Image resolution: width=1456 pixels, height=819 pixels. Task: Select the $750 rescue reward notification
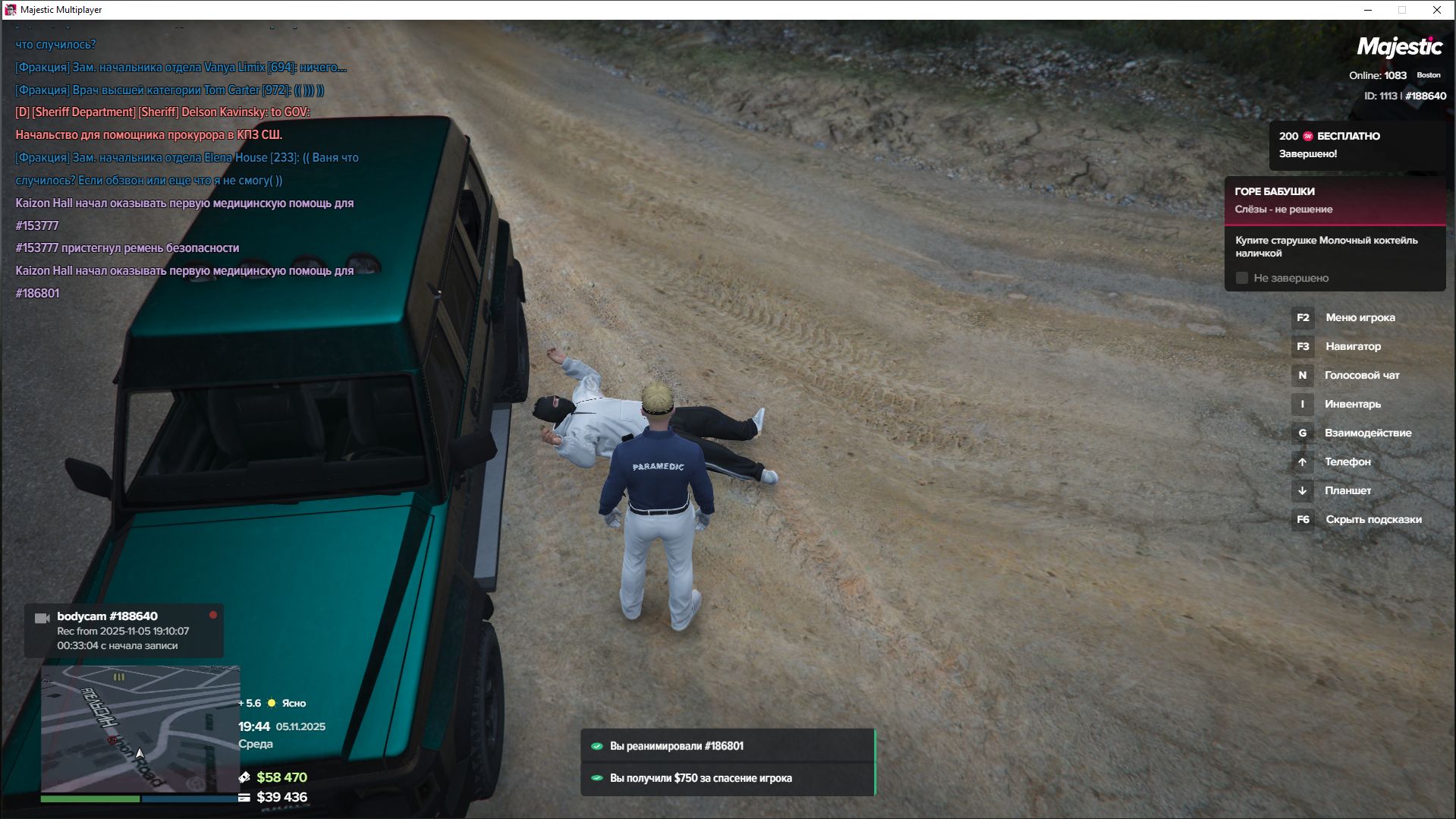(728, 778)
